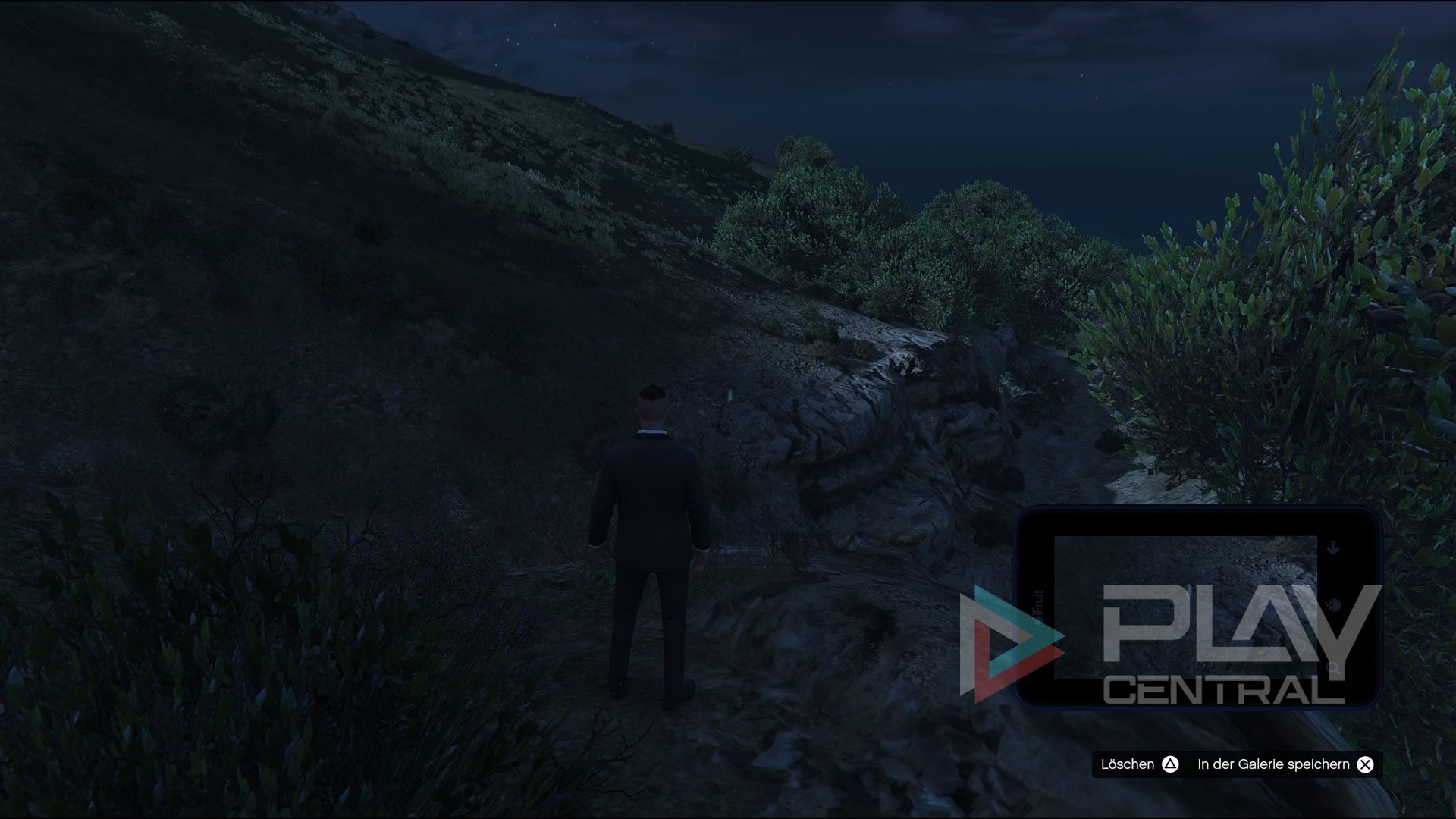Choose the round pie-shaped icon on the phone

pyautogui.click(x=1335, y=605)
